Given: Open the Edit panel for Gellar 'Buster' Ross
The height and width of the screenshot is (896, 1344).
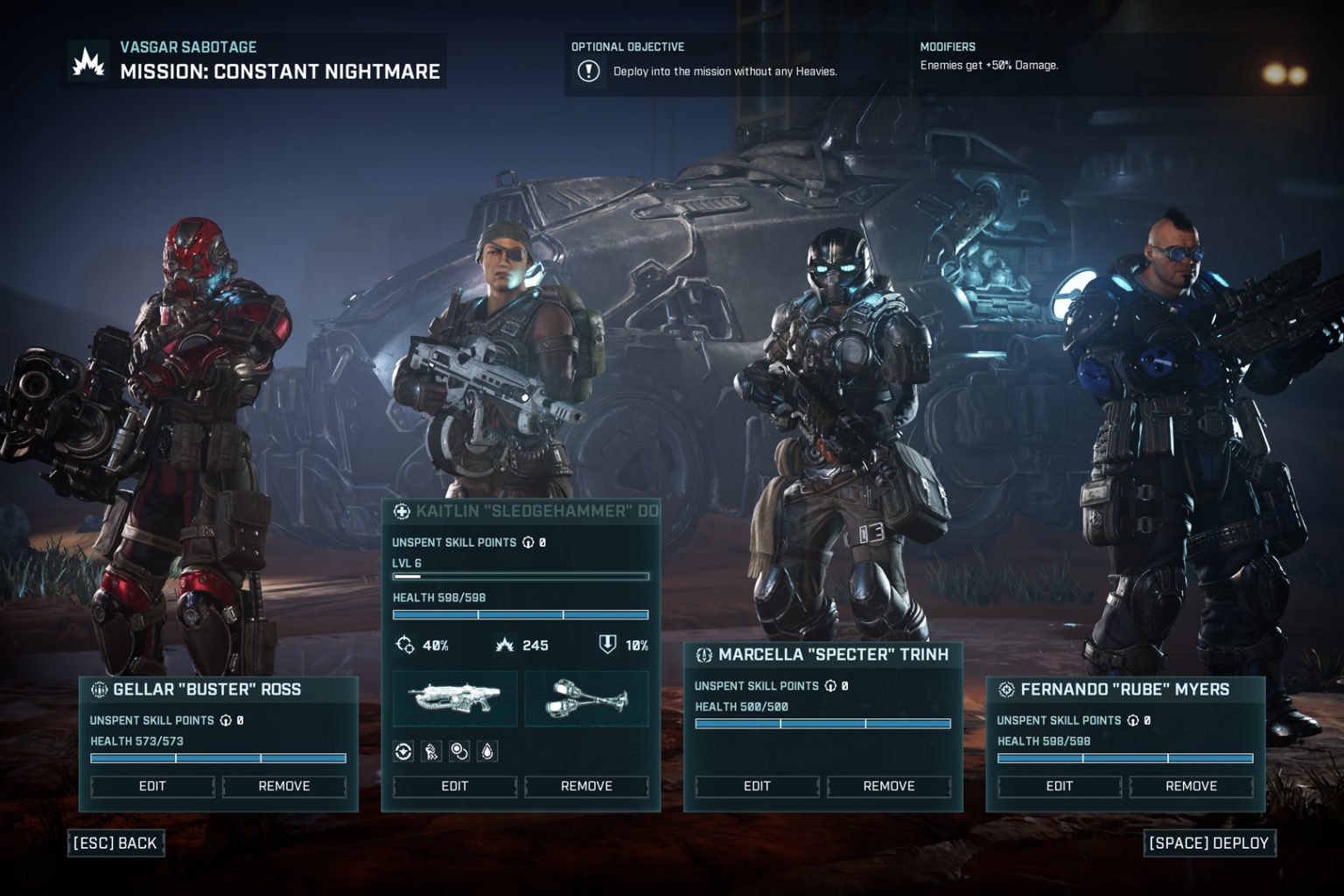Looking at the screenshot, I should coord(150,787).
